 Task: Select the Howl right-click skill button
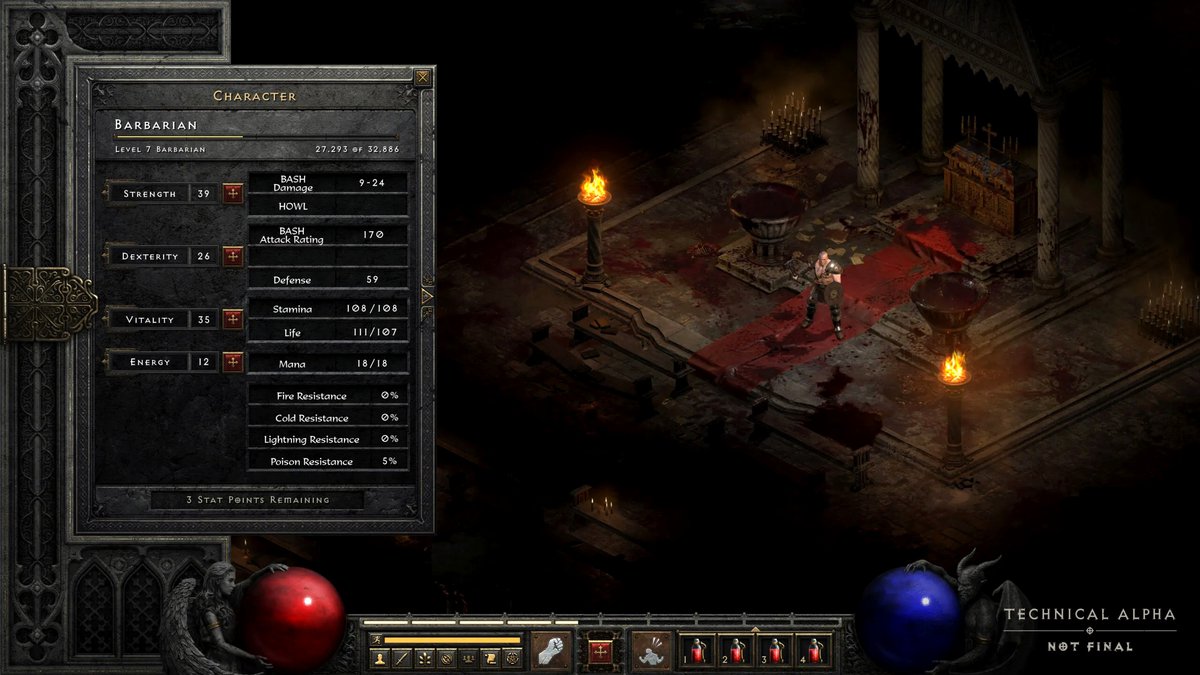click(x=651, y=650)
